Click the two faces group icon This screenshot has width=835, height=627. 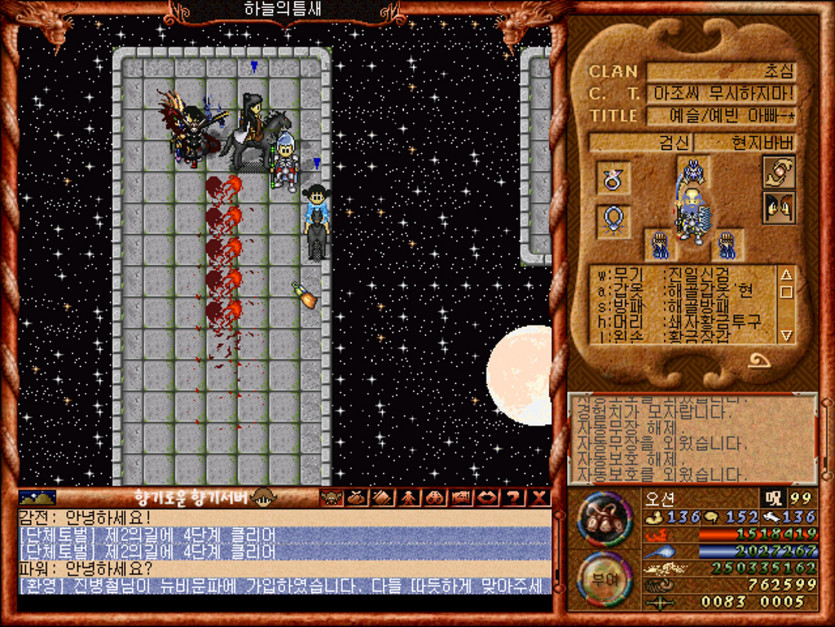[x=778, y=208]
